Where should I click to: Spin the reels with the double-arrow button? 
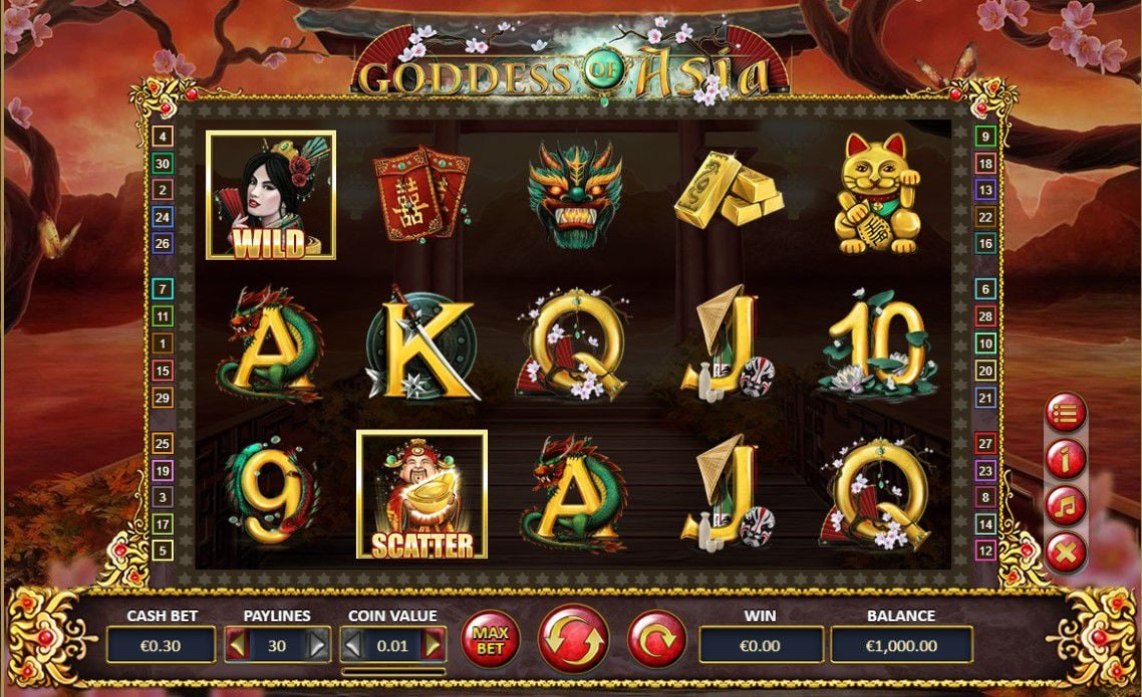point(573,639)
